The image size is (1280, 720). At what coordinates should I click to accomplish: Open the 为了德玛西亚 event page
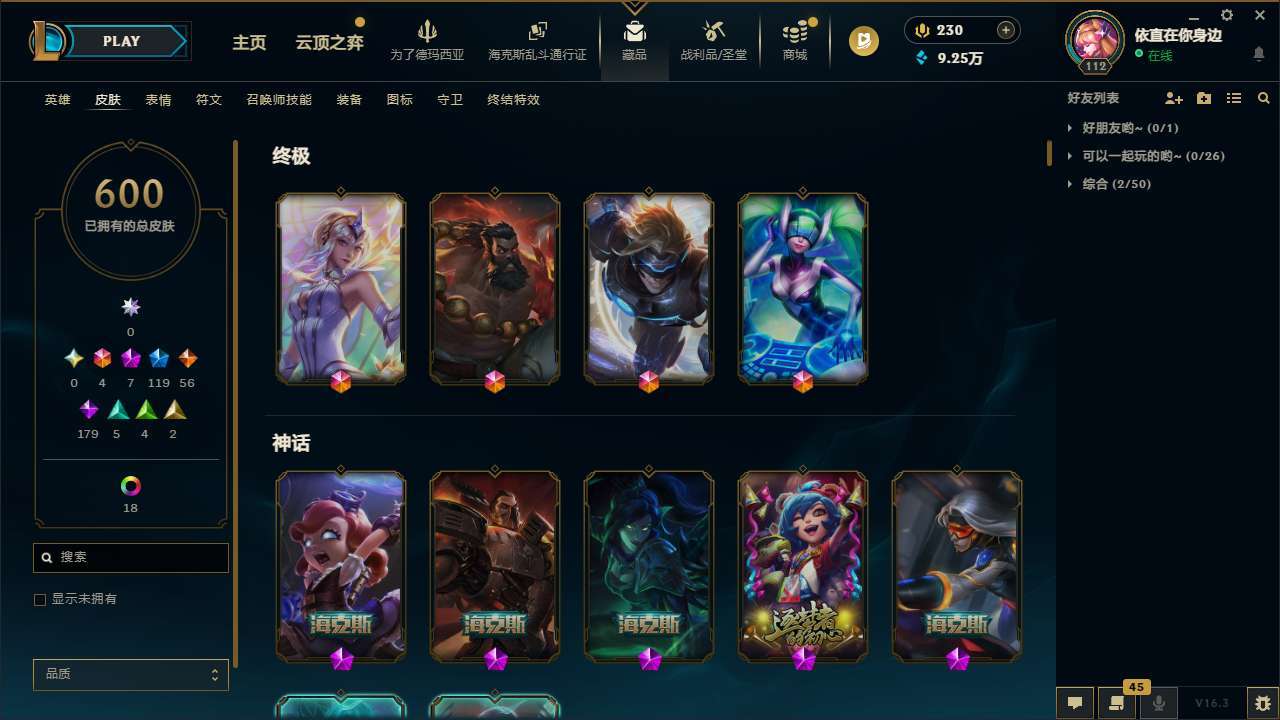pos(428,41)
